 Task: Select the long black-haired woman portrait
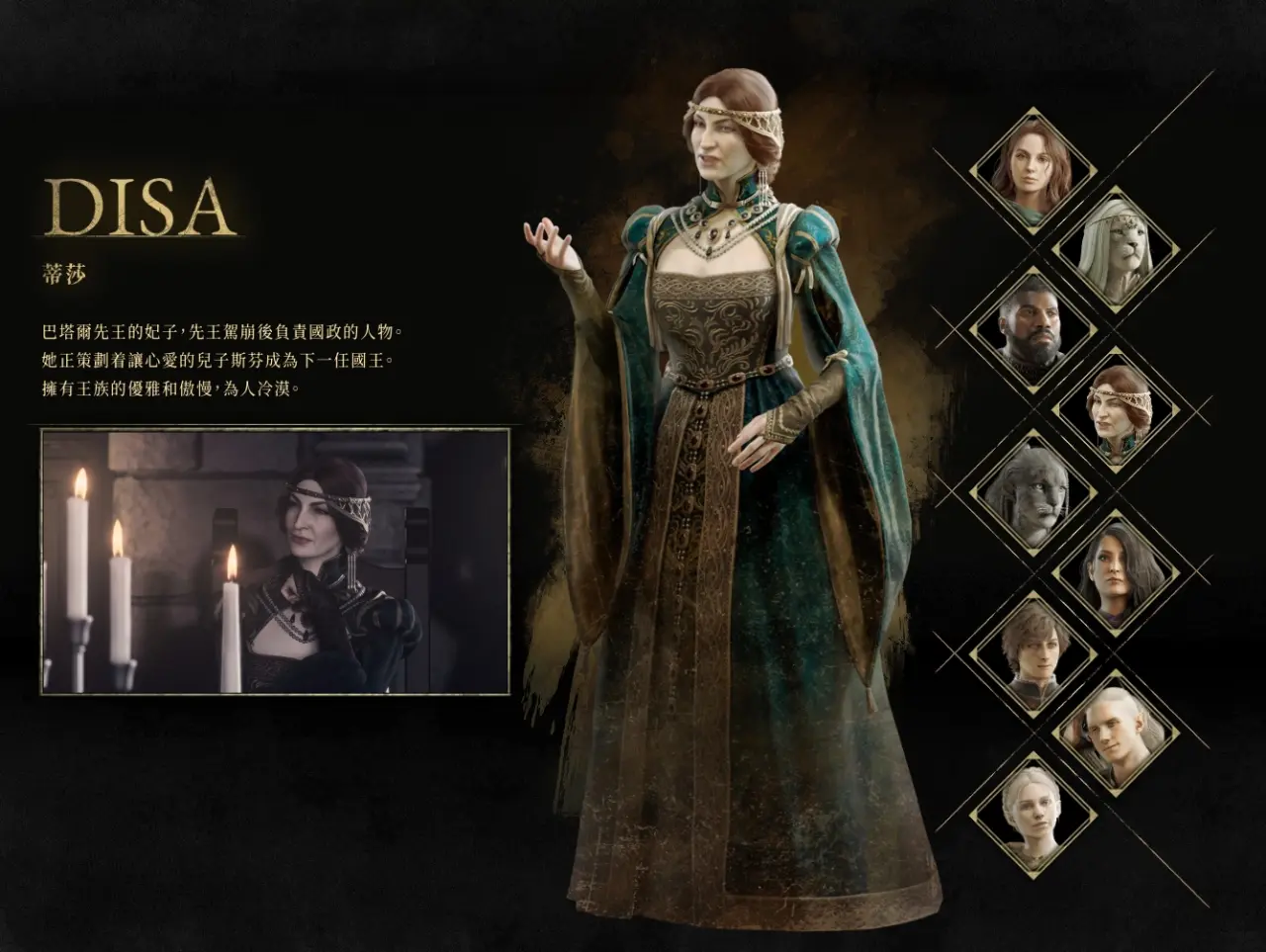click(x=1115, y=572)
